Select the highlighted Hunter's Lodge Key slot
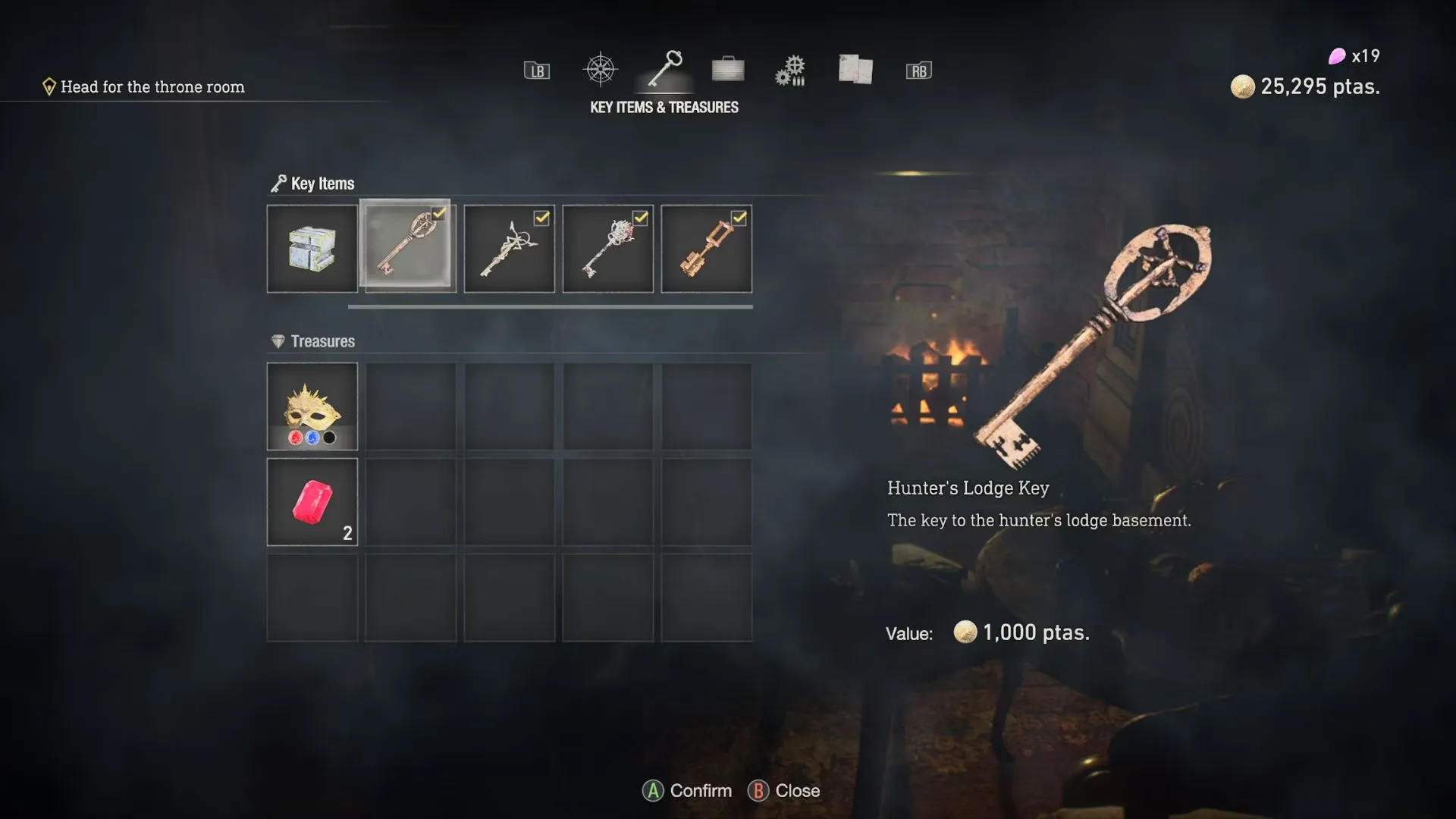 pos(408,246)
